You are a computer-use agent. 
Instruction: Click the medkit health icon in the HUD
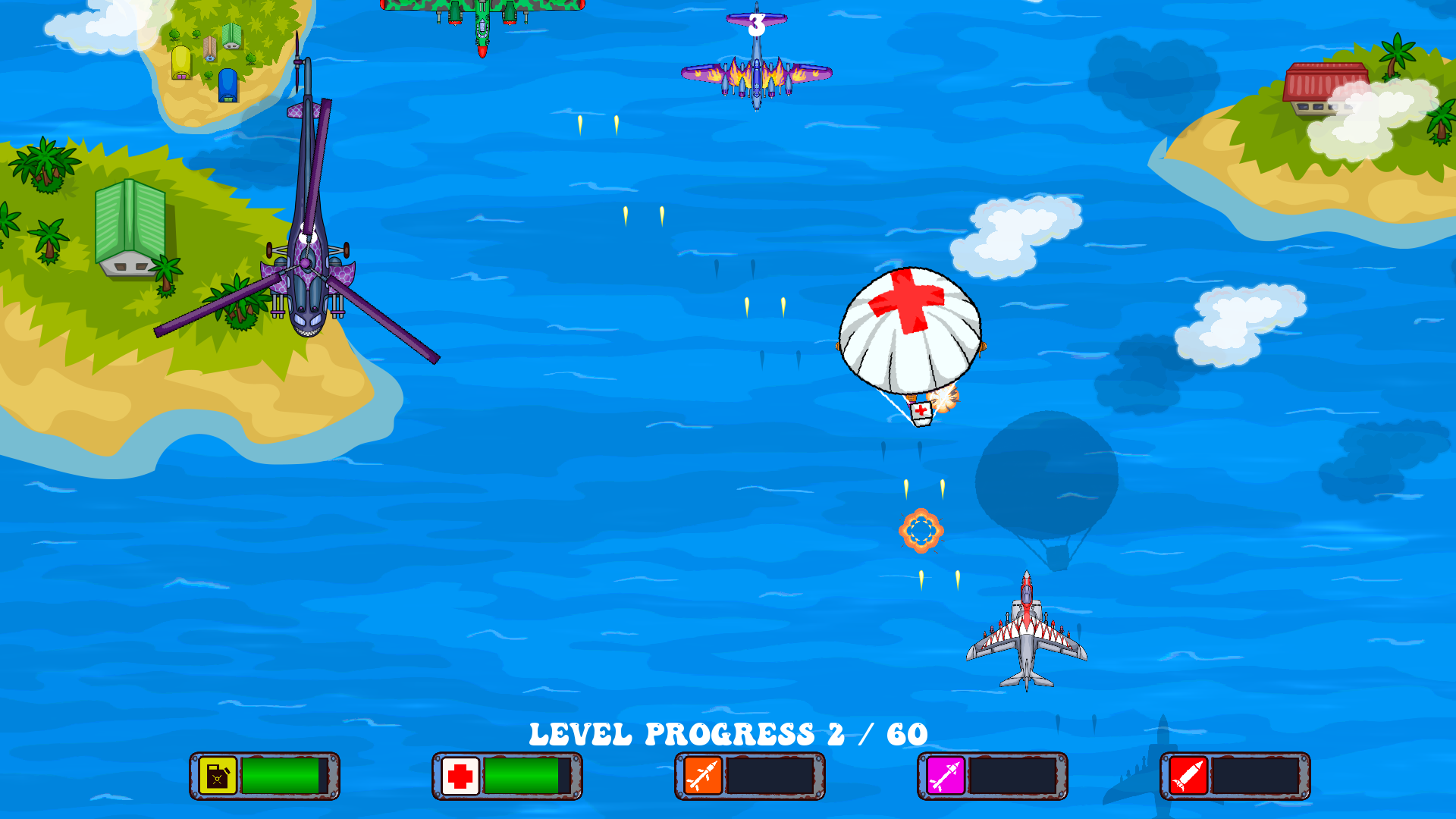point(459,775)
